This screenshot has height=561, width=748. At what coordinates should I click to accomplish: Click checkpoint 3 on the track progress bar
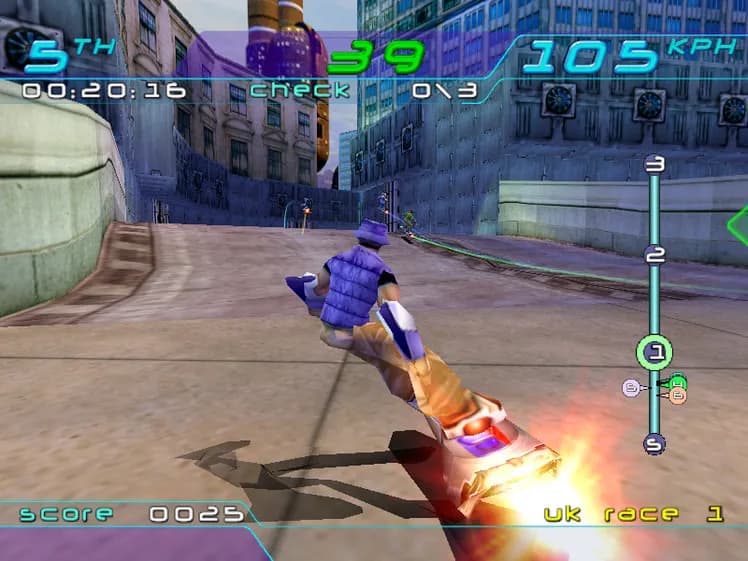[655, 165]
